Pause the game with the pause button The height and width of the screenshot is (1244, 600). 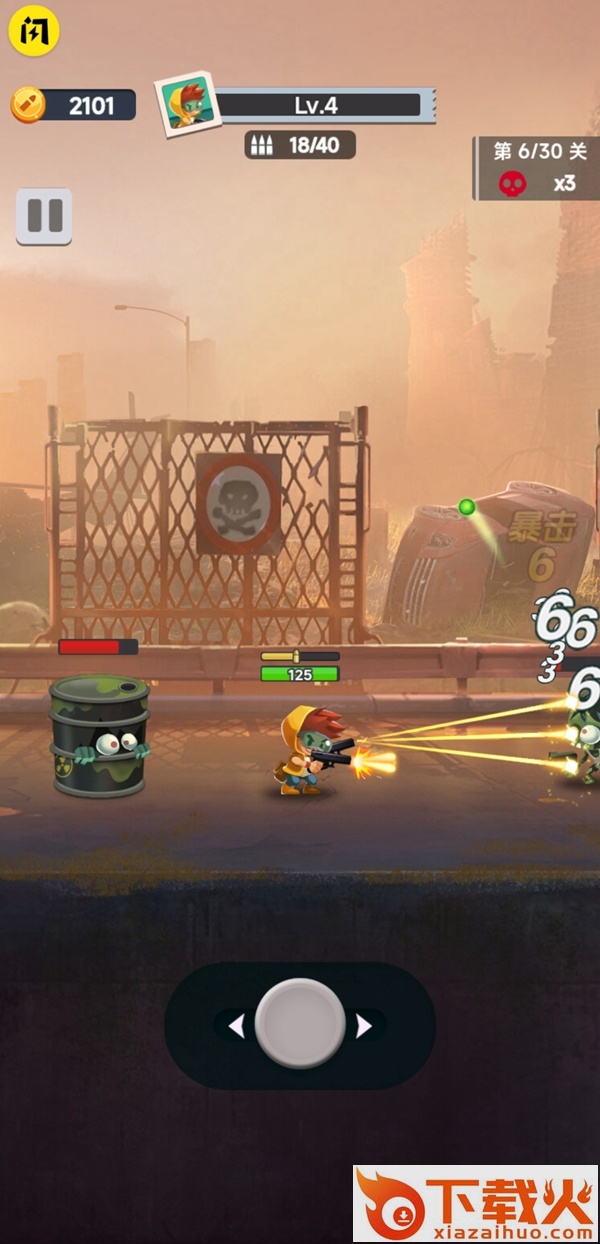pyautogui.click(x=44, y=216)
